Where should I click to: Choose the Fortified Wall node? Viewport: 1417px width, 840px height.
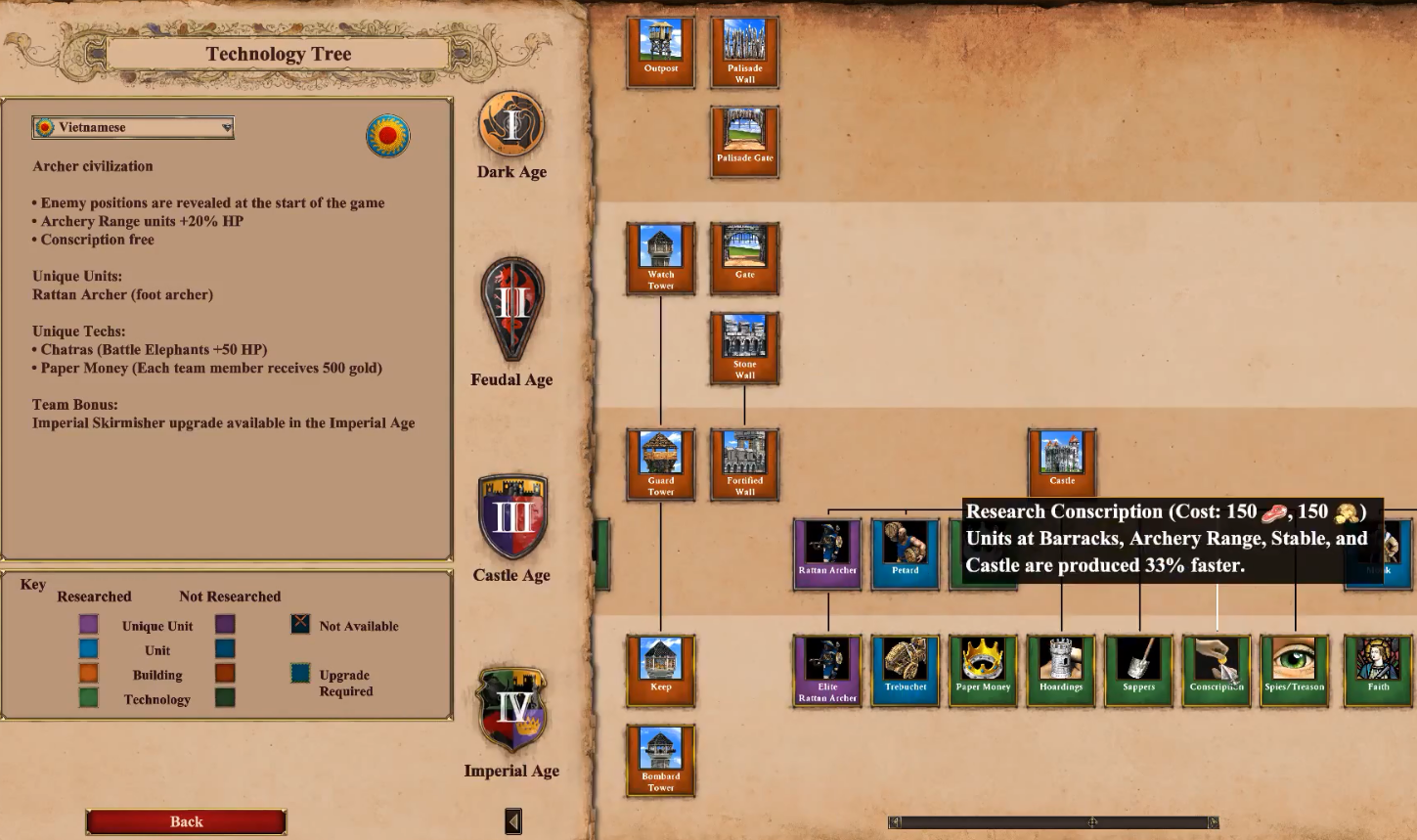(x=744, y=464)
